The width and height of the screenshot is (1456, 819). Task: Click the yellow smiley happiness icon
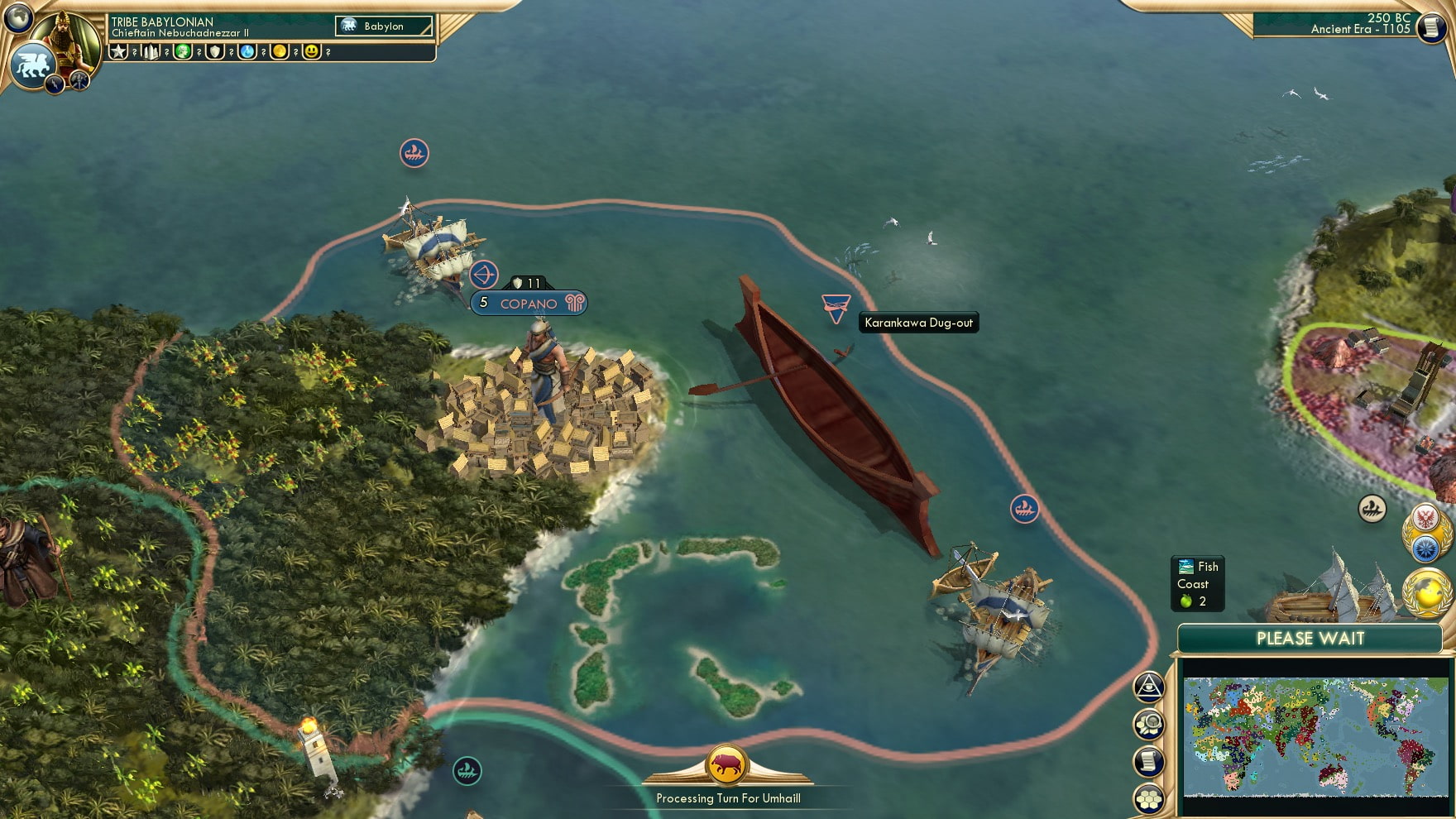[x=312, y=51]
